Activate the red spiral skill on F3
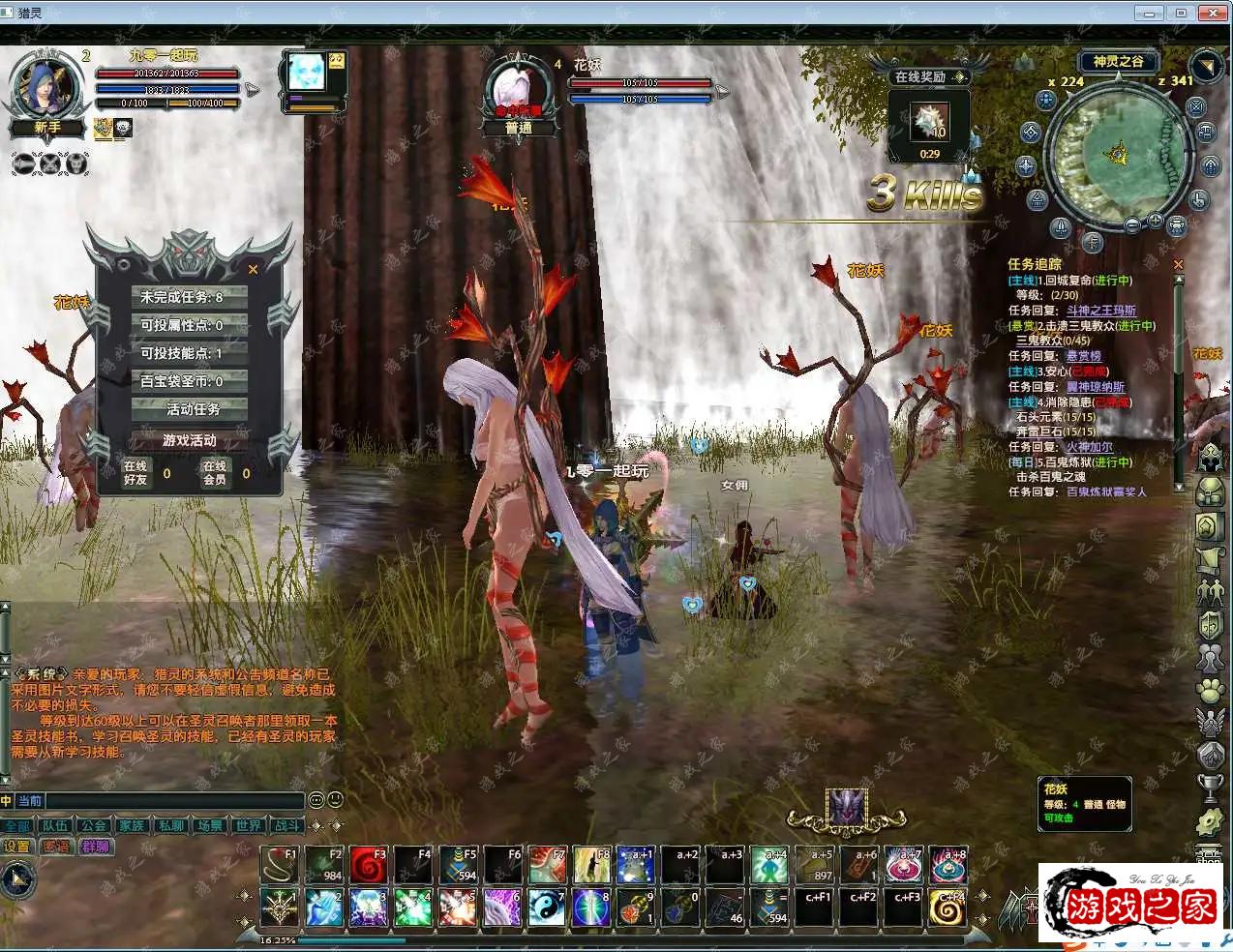 tap(369, 866)
